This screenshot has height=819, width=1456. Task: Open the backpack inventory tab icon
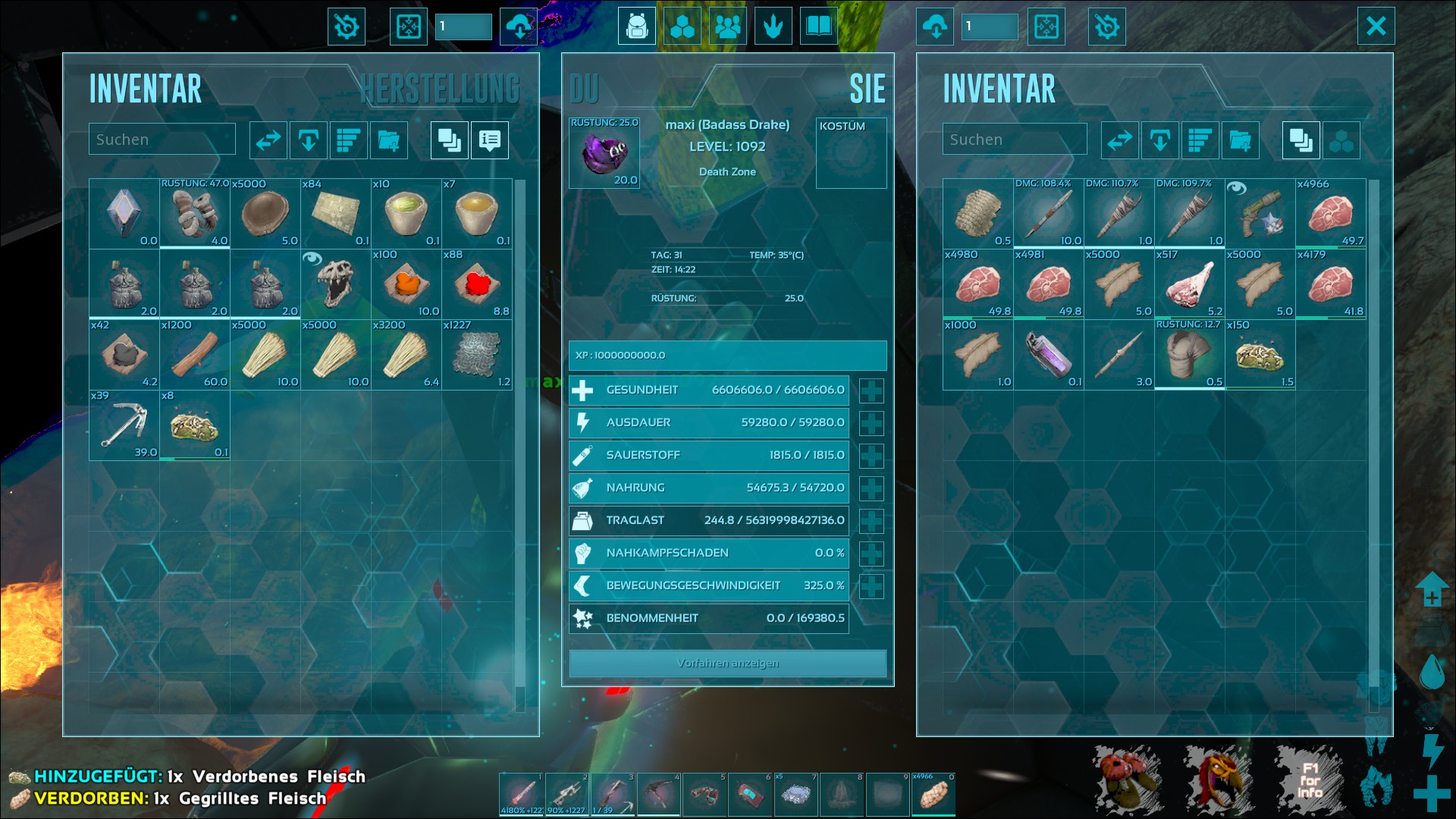click(636, 27)
